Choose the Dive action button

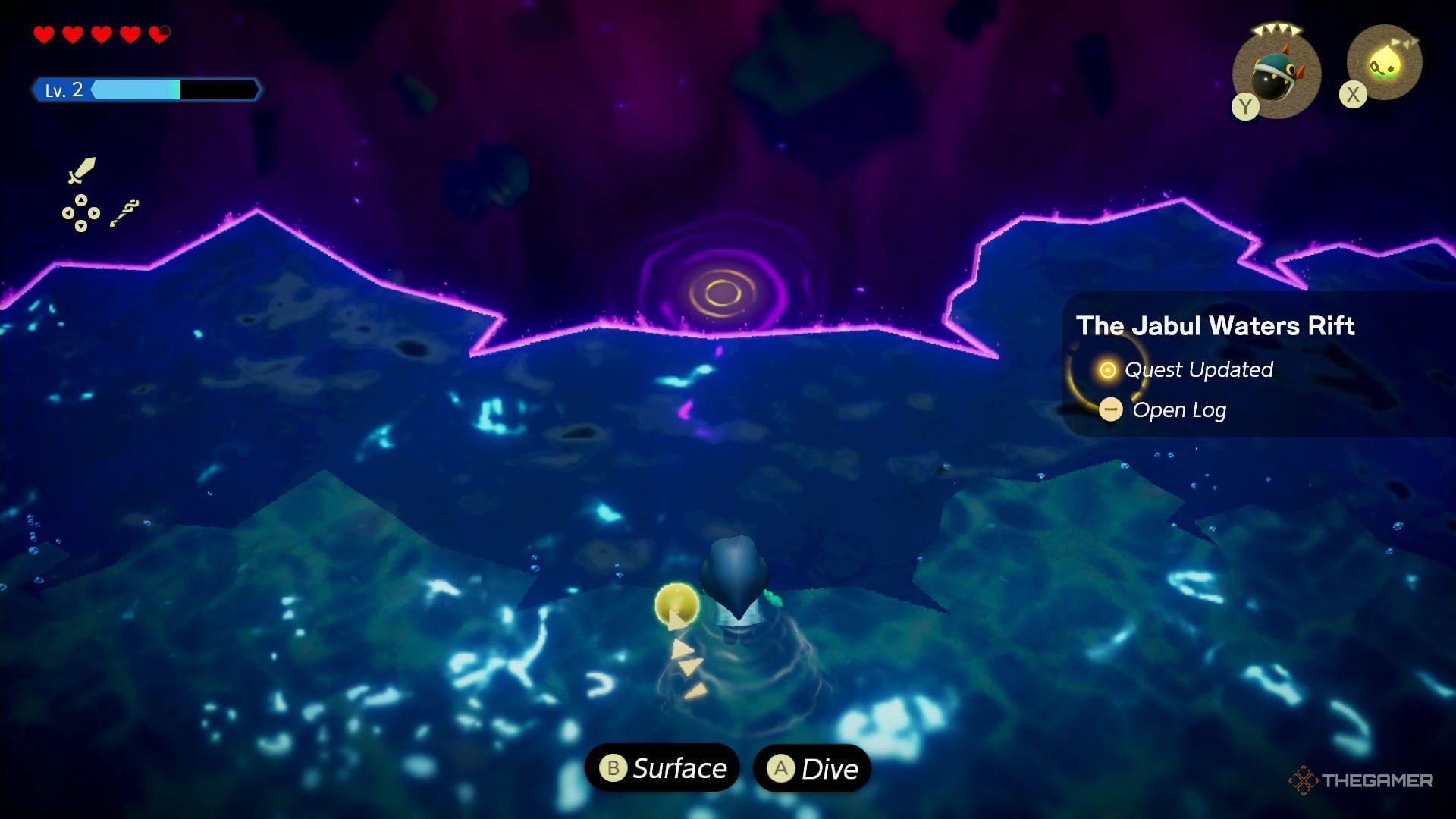(x=812, y=768)
